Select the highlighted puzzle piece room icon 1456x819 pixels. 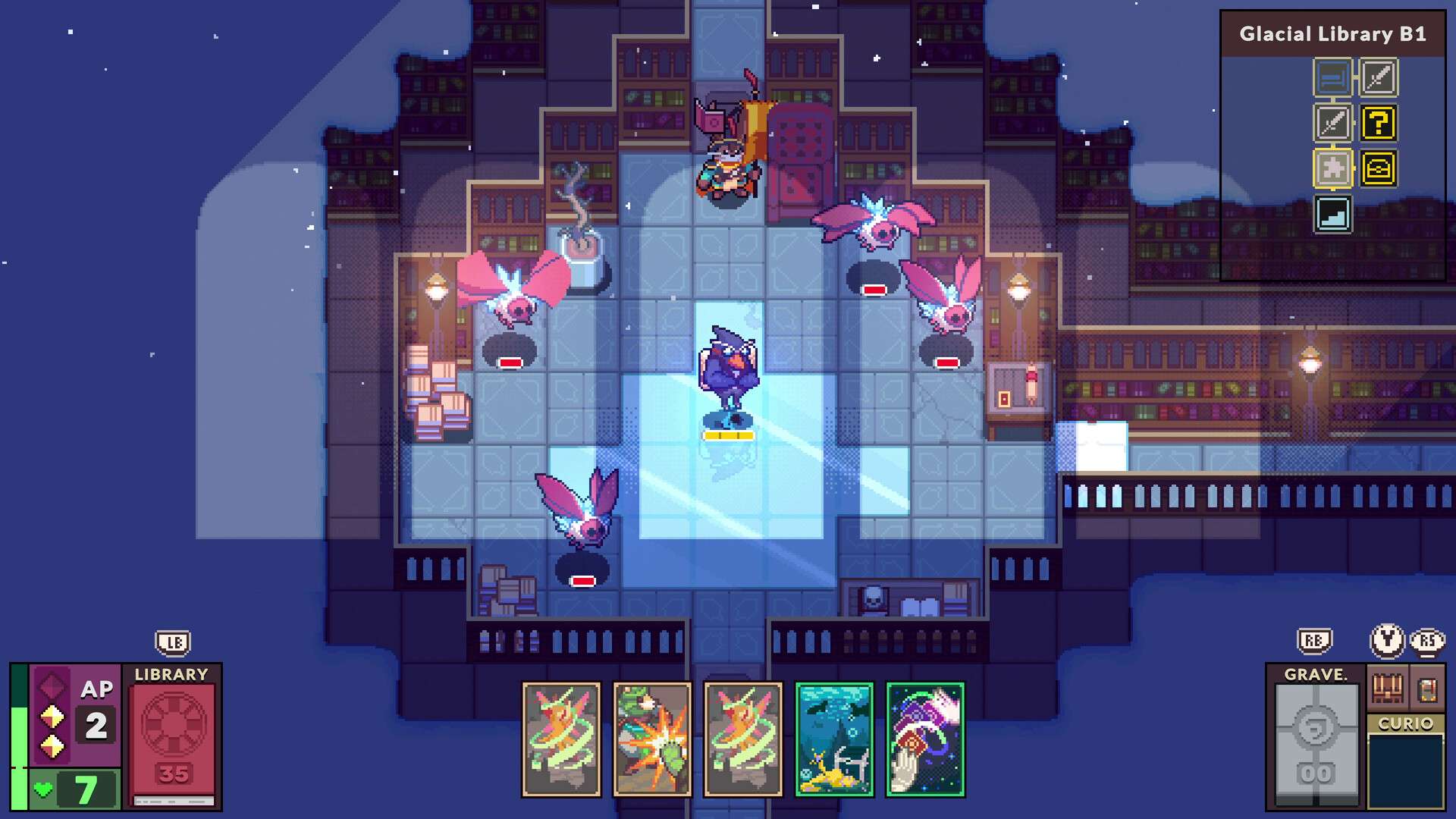[x=1334, y=168]
